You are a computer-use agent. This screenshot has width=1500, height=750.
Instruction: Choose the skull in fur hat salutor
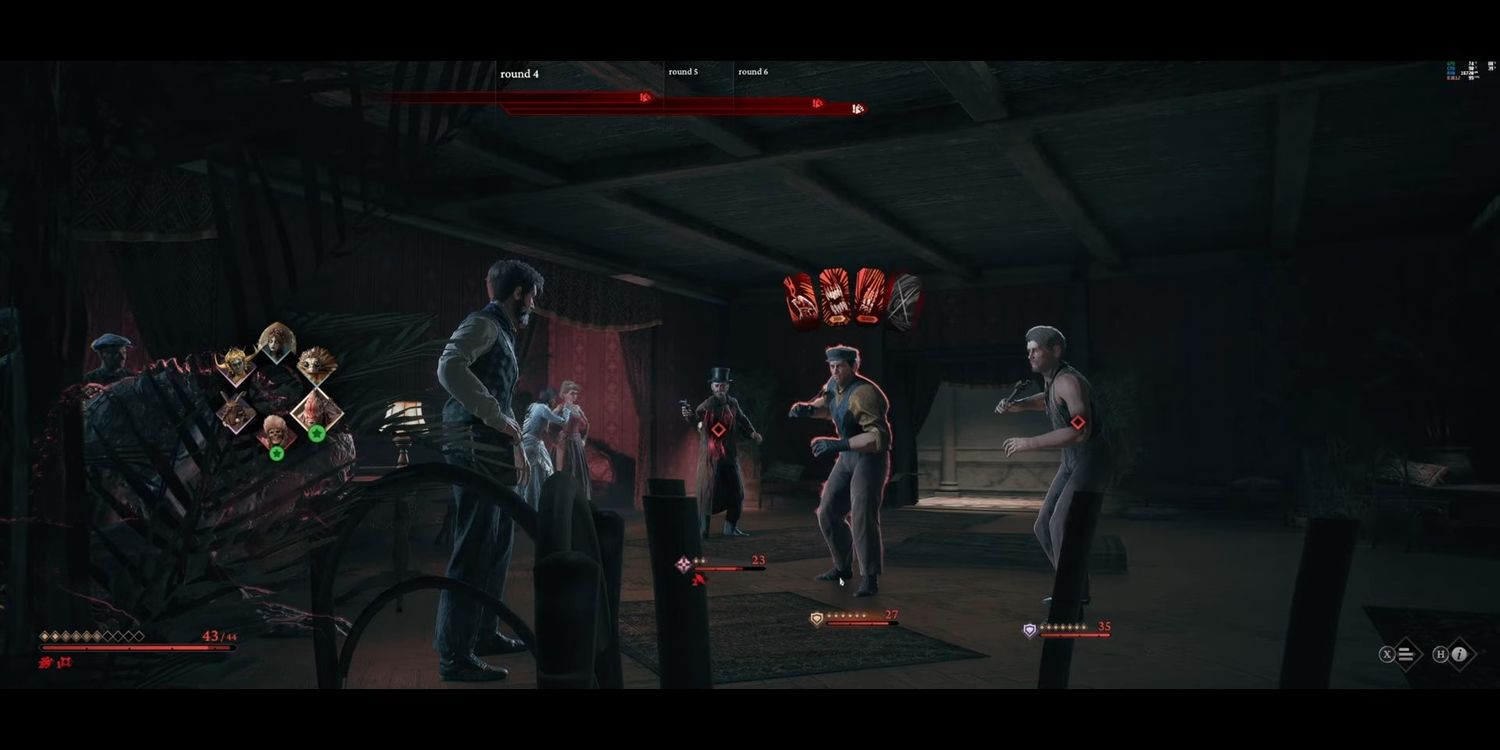275,432
